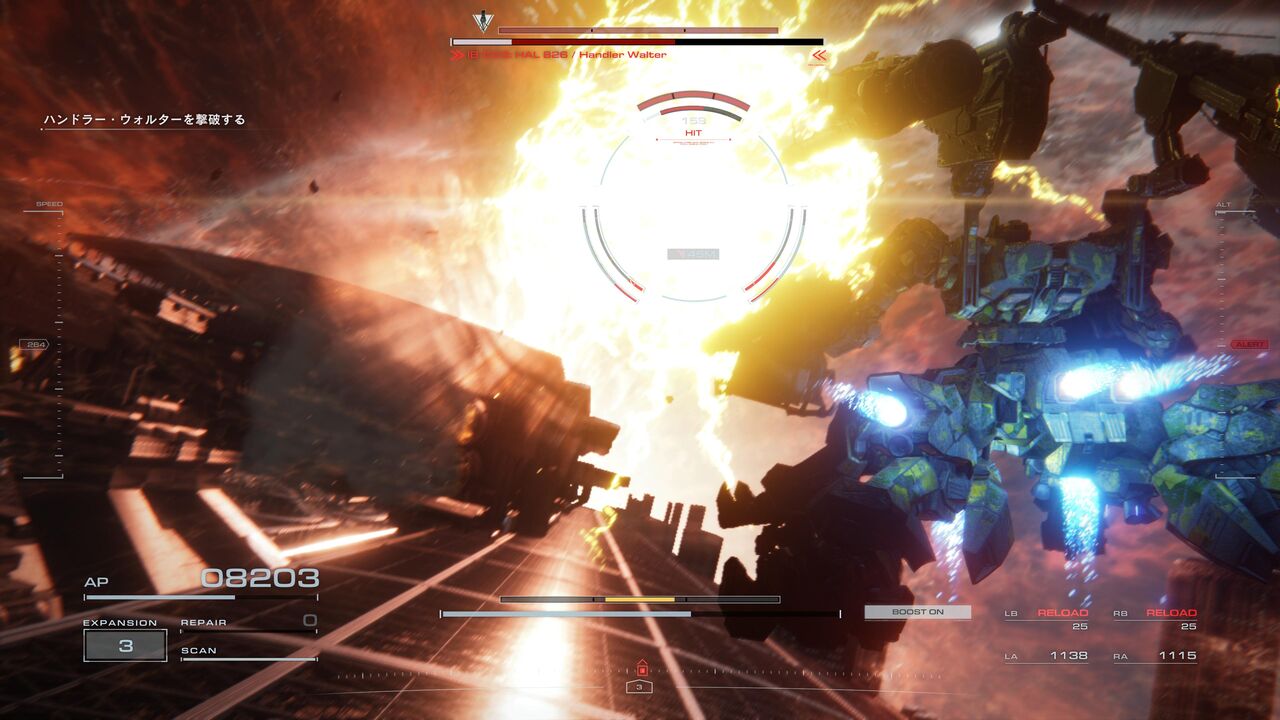
Task: Click the boss emblem above the health bar
Action: pyautogui.click(x=482, y=21)
